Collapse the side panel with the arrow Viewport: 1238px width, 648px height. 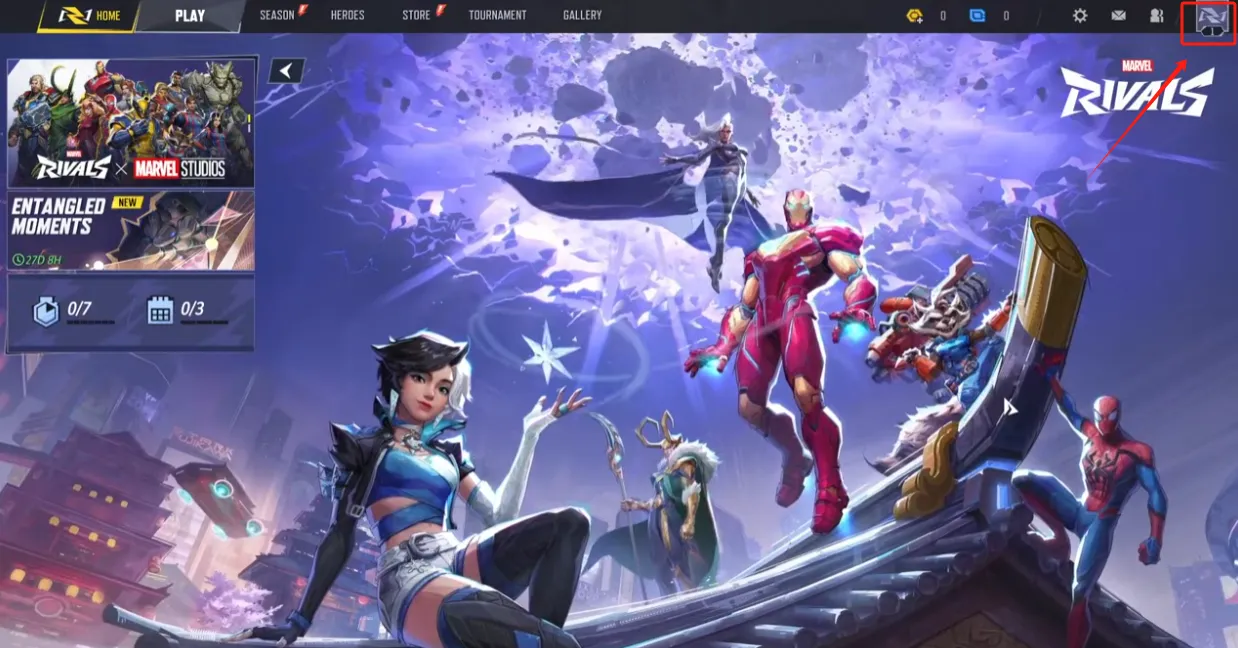[x=287, y=70]
